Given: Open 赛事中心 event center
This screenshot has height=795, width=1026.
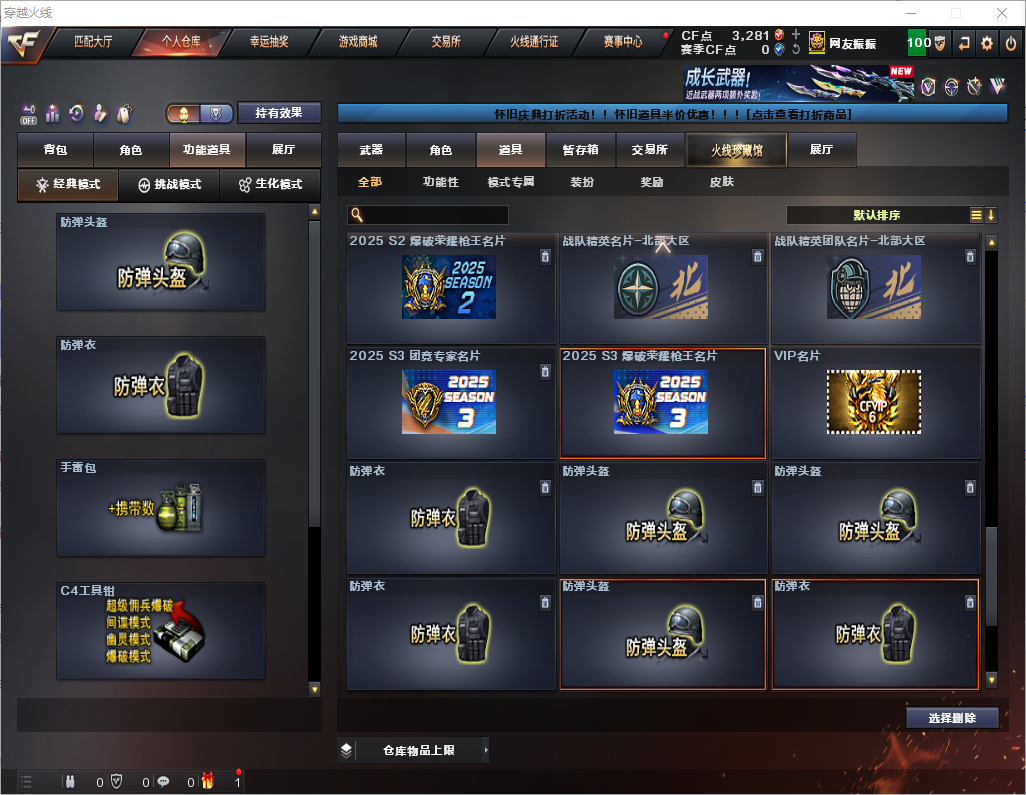Looking at the screenshot, I should click(622, 42).
